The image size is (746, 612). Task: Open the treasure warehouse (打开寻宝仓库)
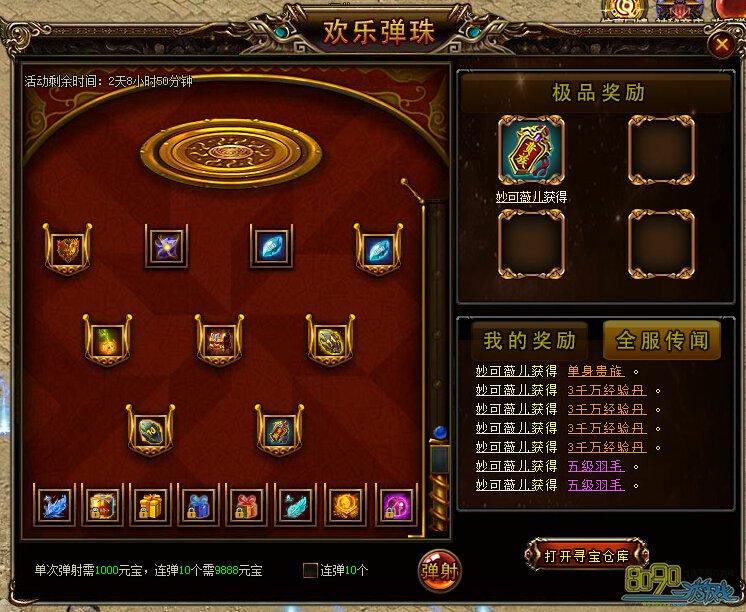[x=586, y=553]
